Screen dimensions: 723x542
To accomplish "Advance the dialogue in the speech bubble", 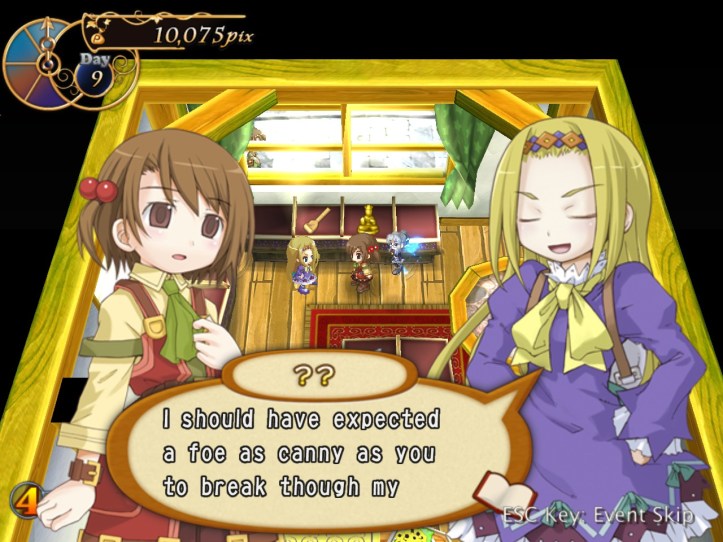I will (x=300, y=452).
